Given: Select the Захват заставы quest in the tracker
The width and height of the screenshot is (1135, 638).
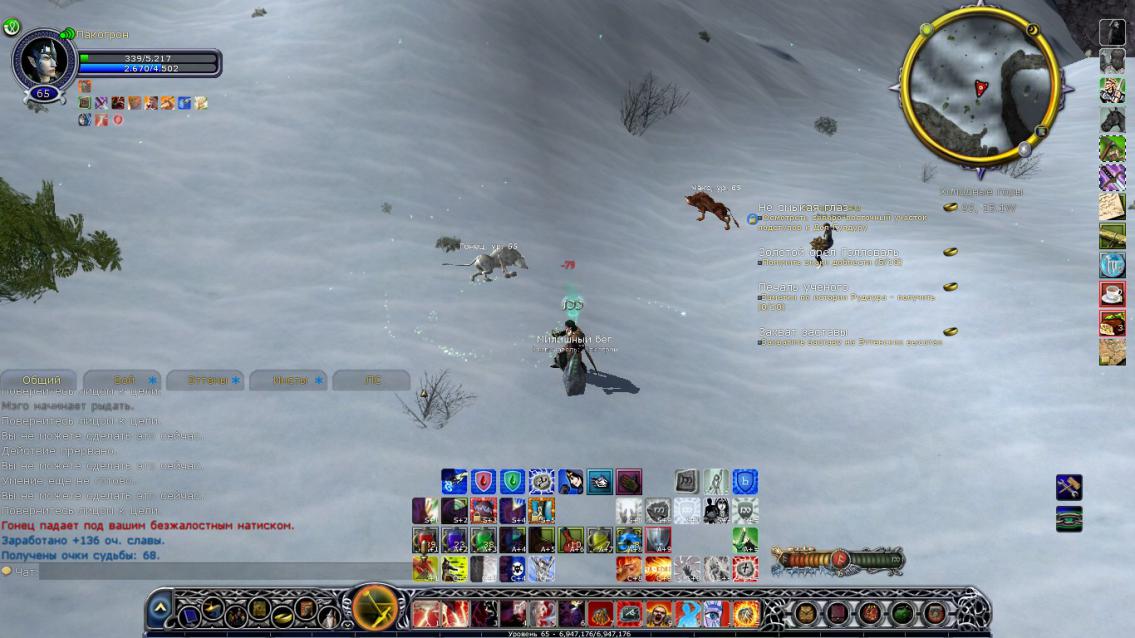Looking at the screenshot, I should click(x=803, y=331).
